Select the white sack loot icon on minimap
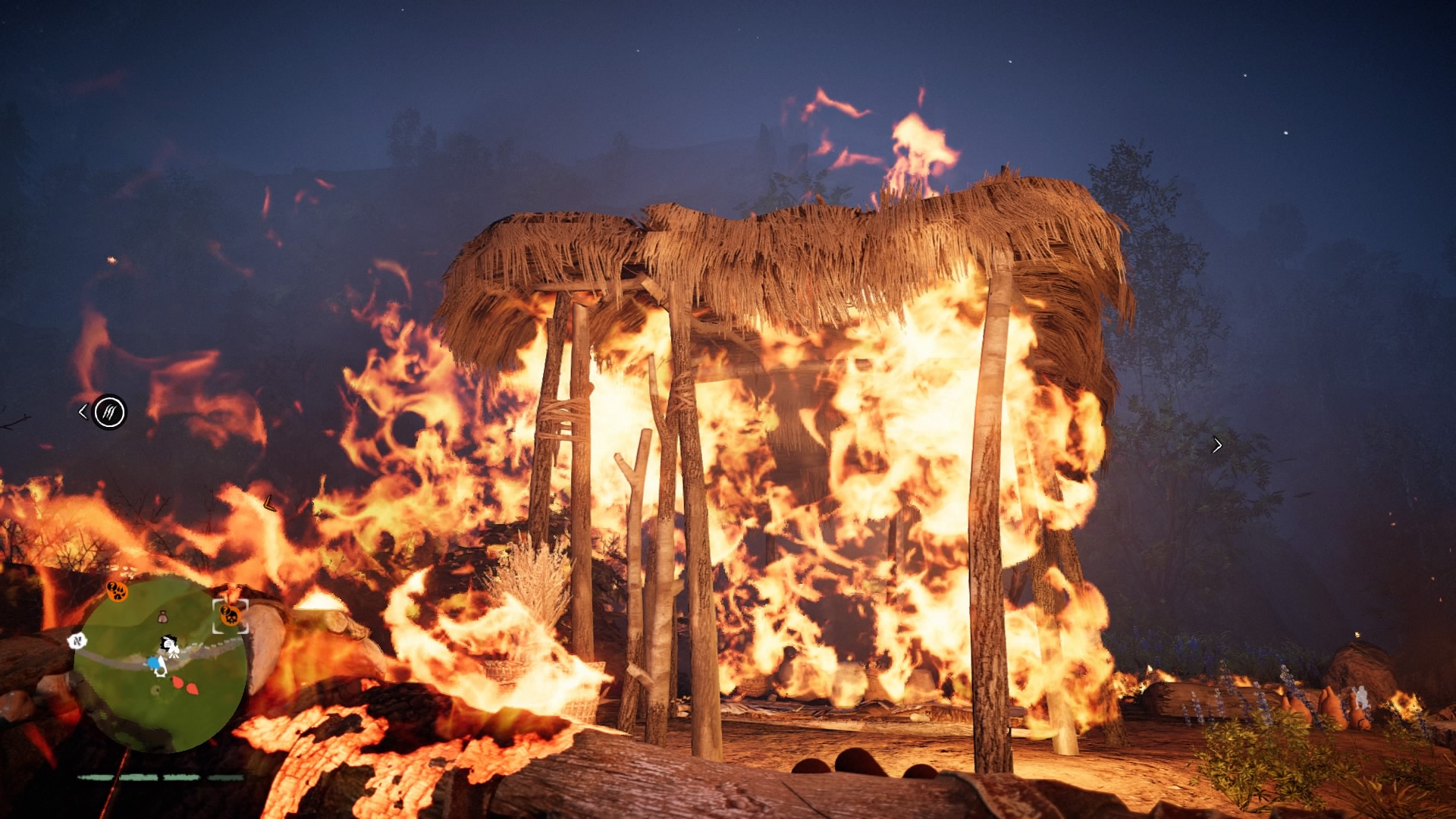 [x=163, y=617]
